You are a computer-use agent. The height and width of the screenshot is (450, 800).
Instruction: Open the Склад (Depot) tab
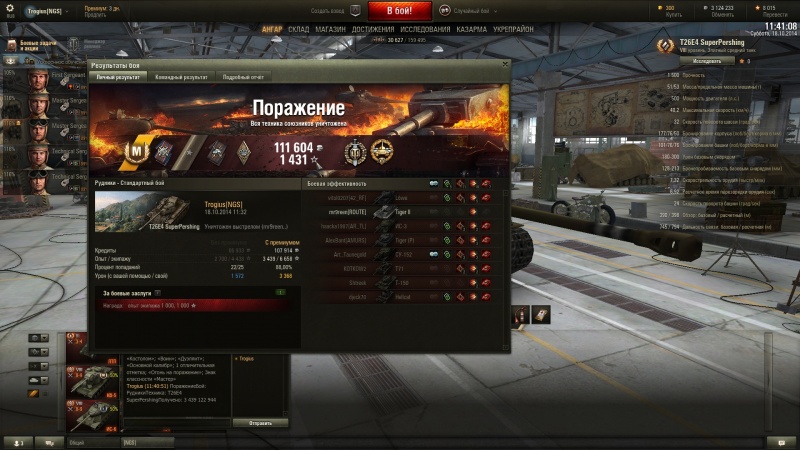click(x=298, y=30)
